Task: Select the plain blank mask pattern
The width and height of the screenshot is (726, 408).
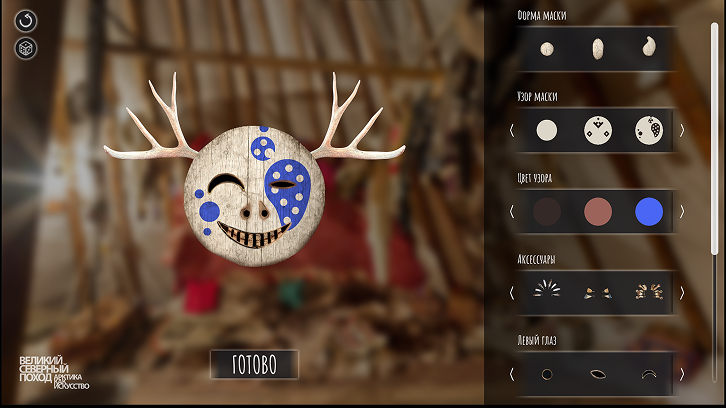Action: (x=546, y=130)
